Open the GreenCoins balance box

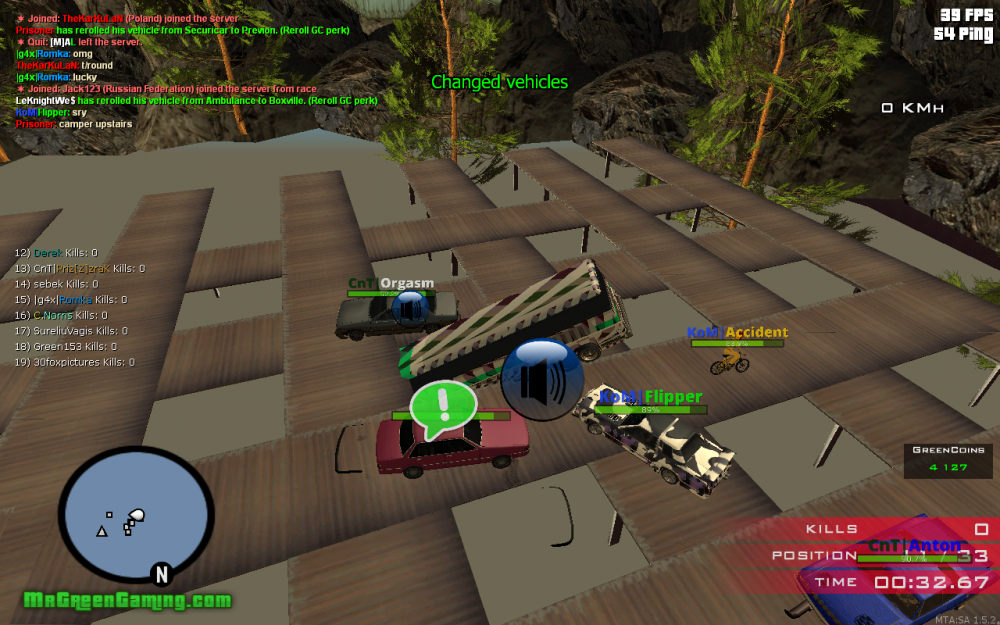pyautogui.click(x=948, y=458)
